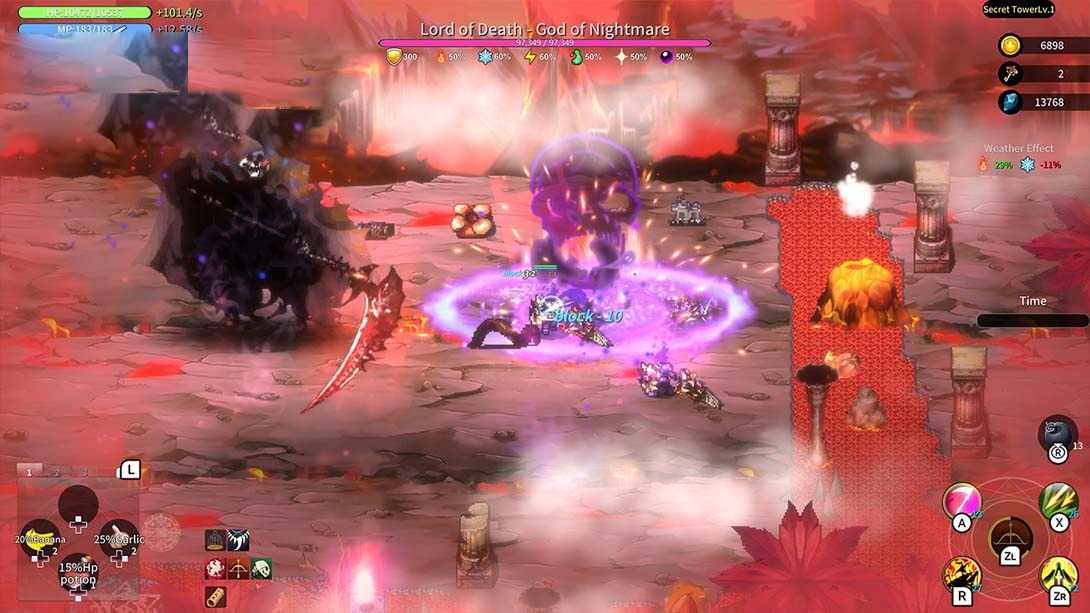Use the 20% Banana quick slot
1090x613 pixels.
coord(40,539)
